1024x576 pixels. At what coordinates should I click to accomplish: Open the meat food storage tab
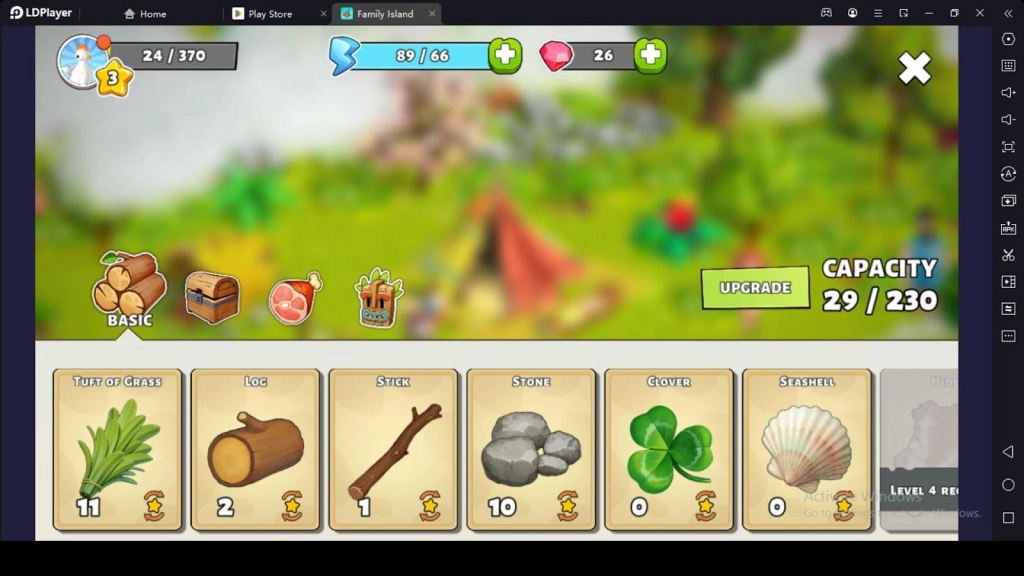pyautogui.click(x=295, y=298)
